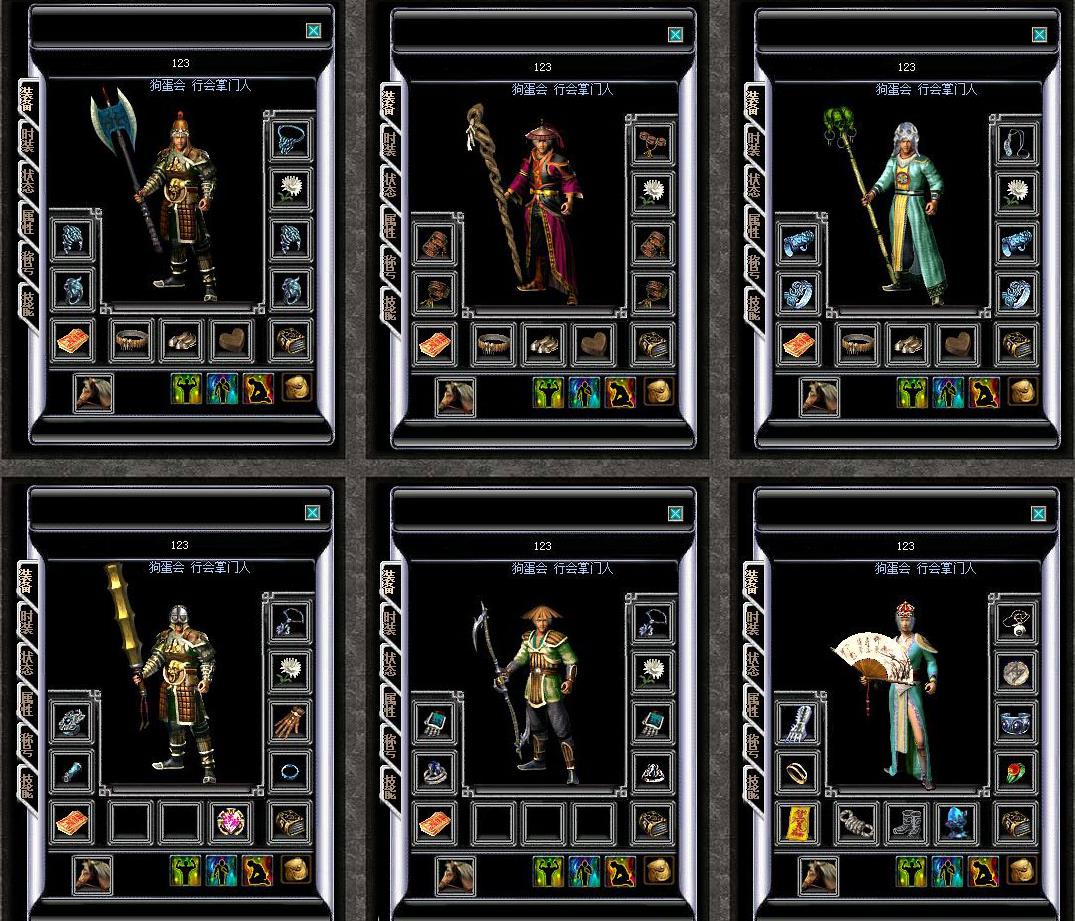Click the glowing blue ring slot

click(x=290, y=772)
